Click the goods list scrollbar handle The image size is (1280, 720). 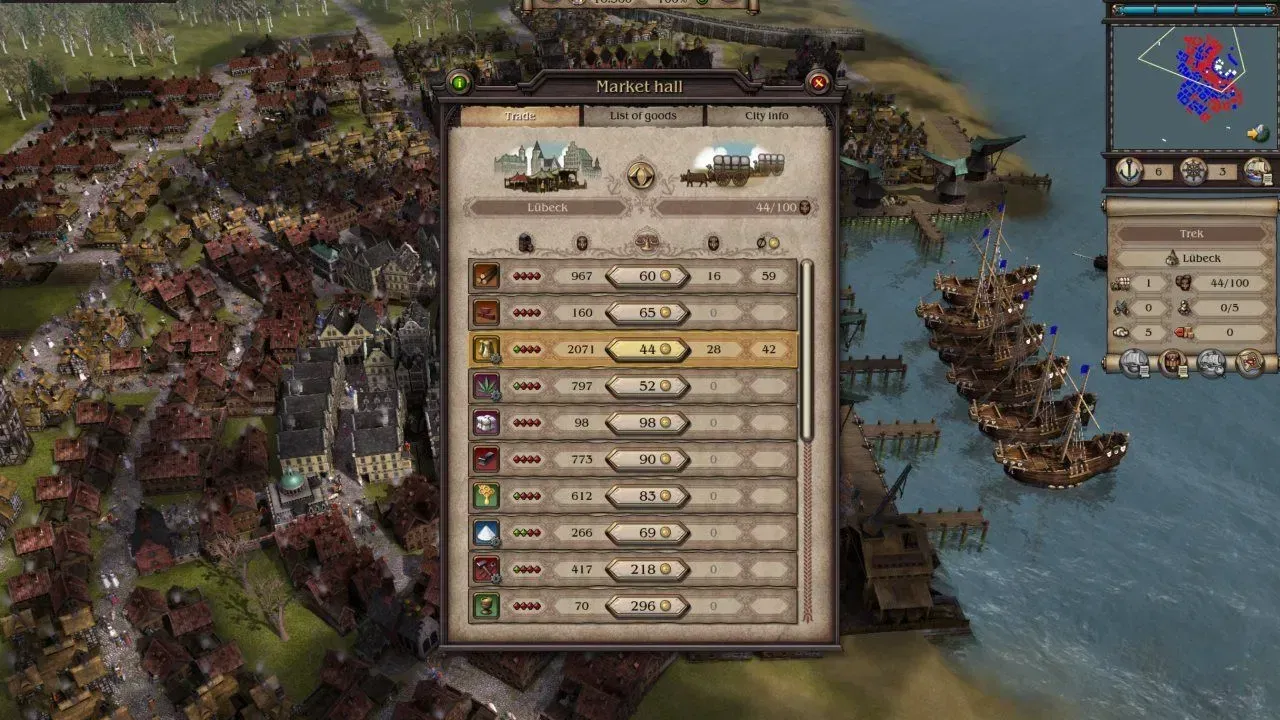pyautogui.click(x=807, y=350)
